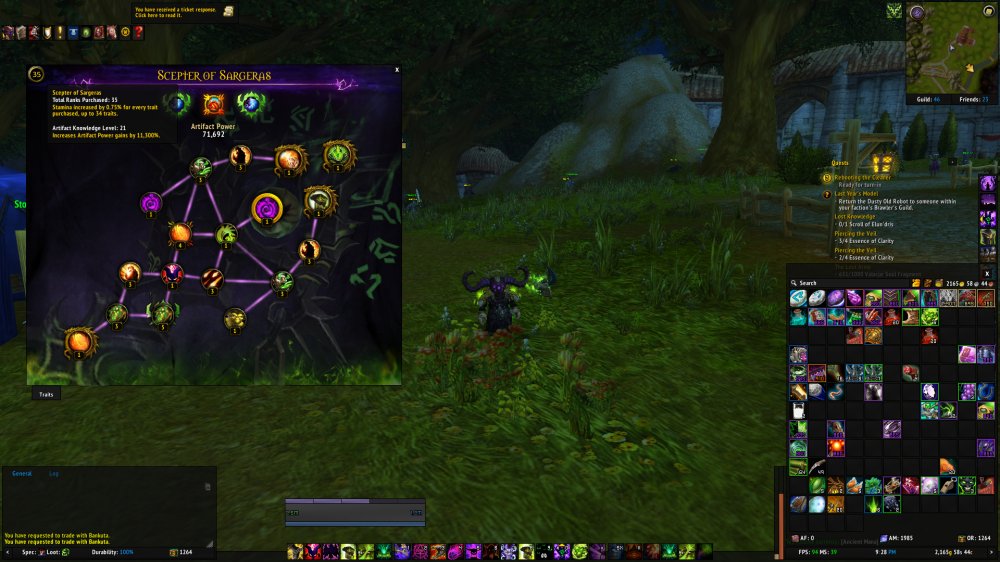Viewport: 1000px width, 562px height.
Task: Click the Guild count below the minimap
Action: click(x=928, y=99)
